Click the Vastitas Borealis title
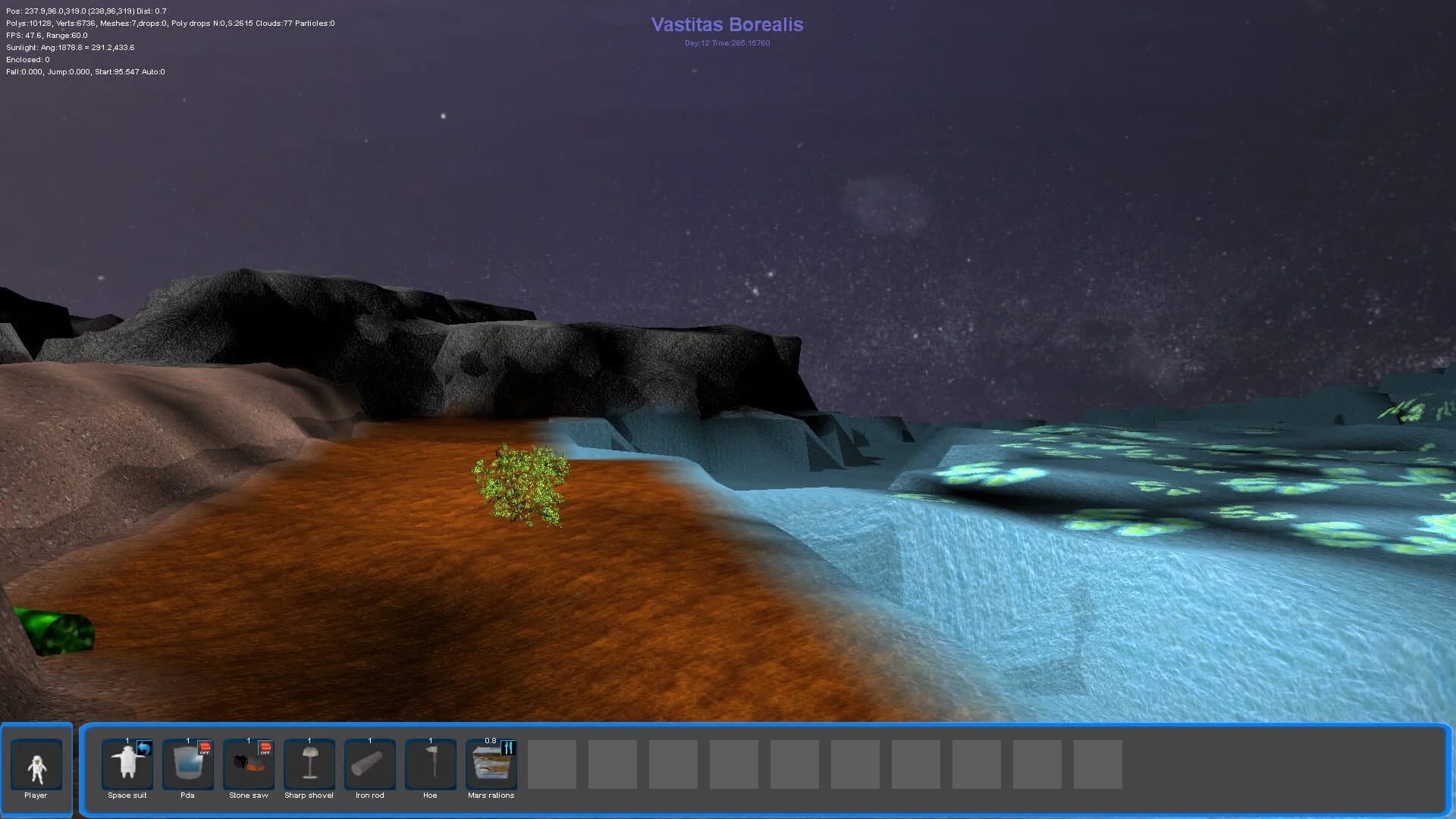This screenshot has height=819, width=1456. [x=726, y=24]
